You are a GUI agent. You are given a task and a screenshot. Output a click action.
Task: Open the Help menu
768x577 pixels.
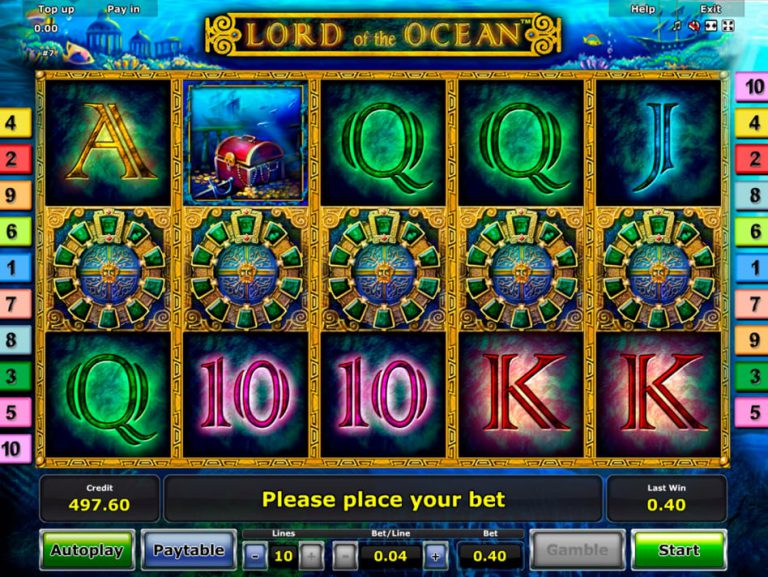coord(643,9)
